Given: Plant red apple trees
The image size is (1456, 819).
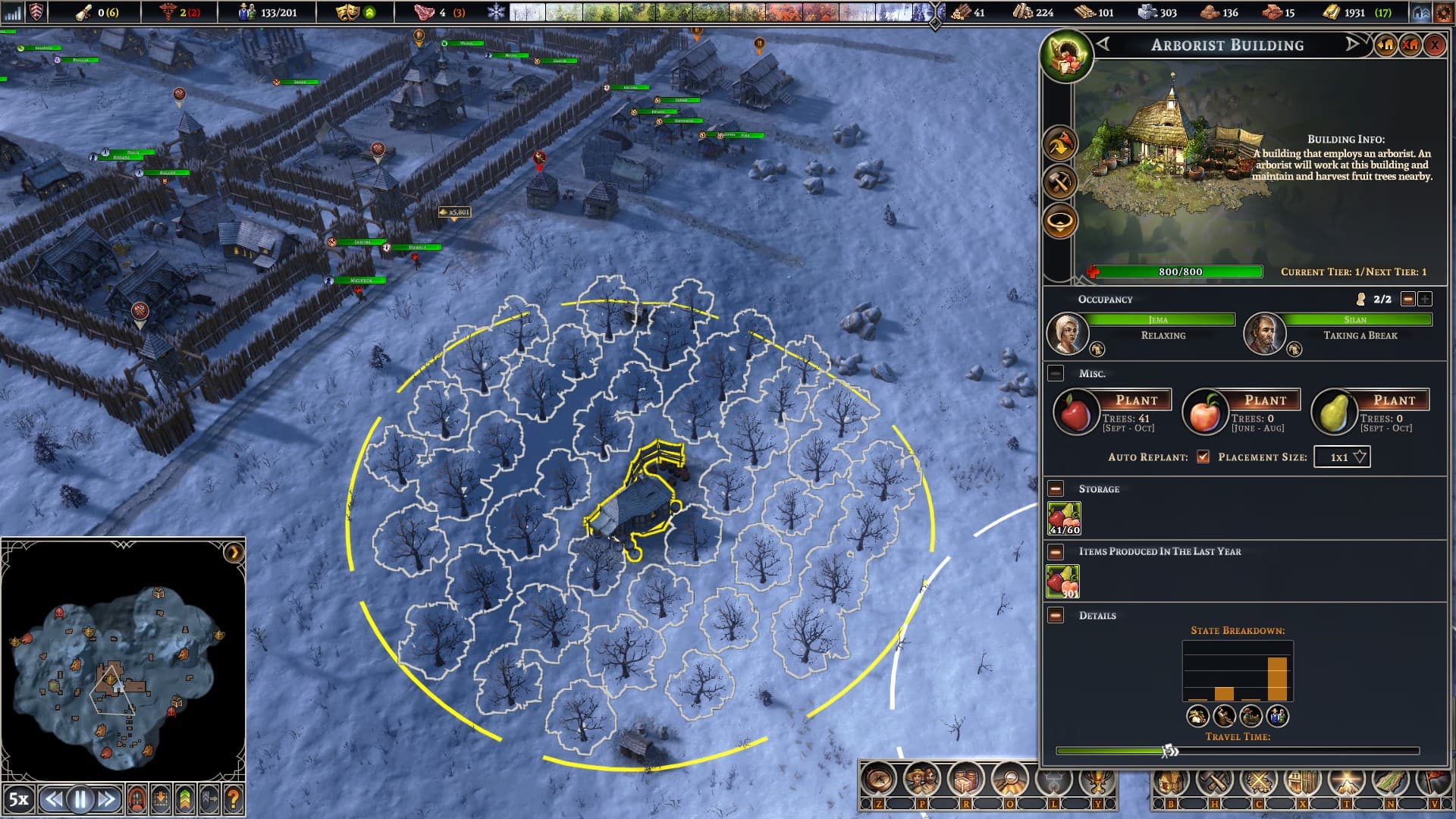Looking at the screenshot, I should 1136,400.
